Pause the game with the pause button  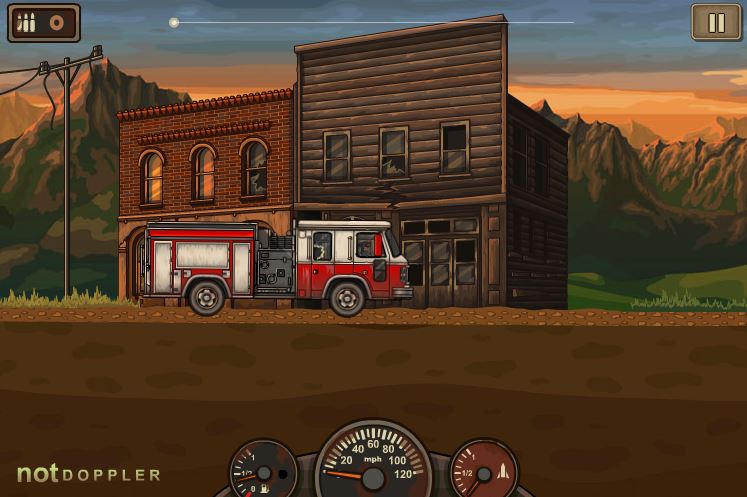pyautogui.click(x=716, y=22)
